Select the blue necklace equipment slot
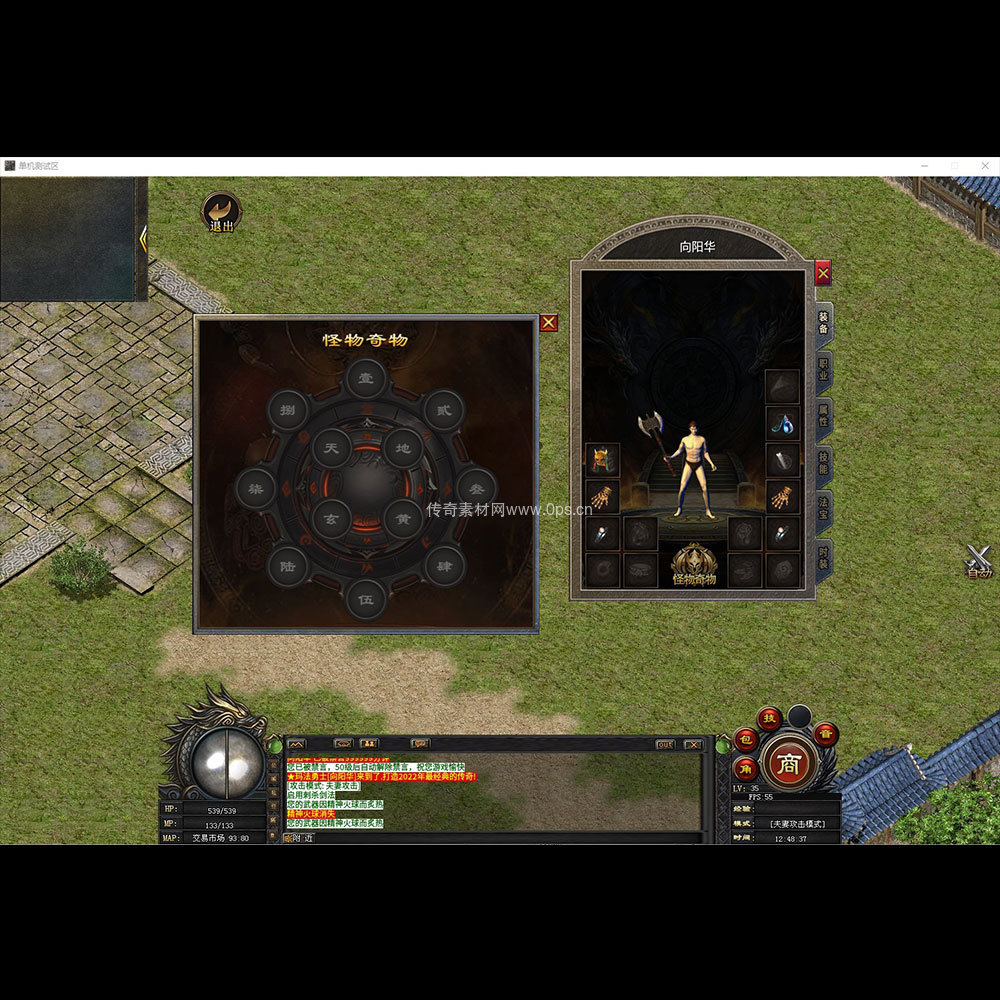This screenshot has width=1000, height=1000. pos(783,423)
